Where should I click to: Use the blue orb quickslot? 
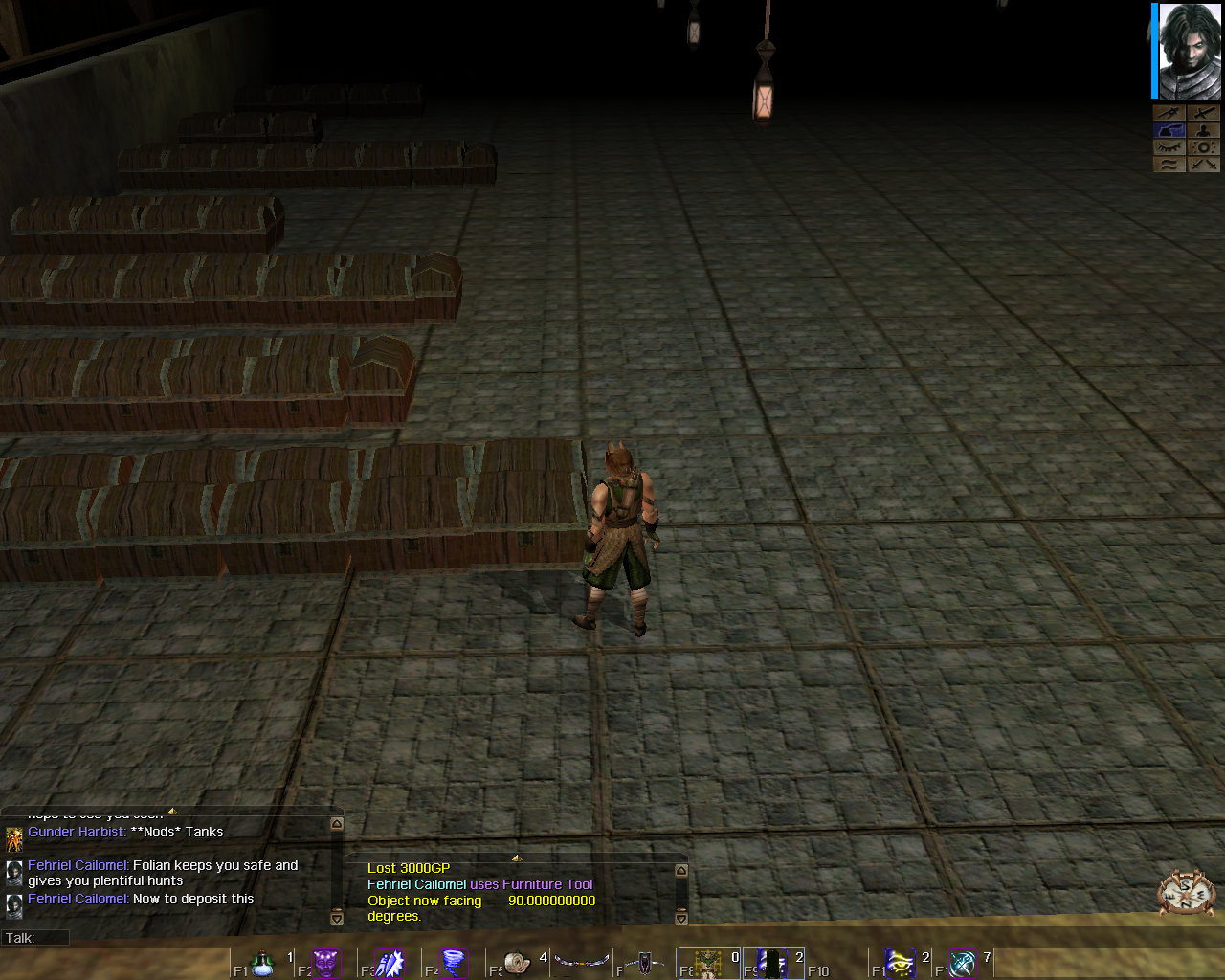point(962,964)
